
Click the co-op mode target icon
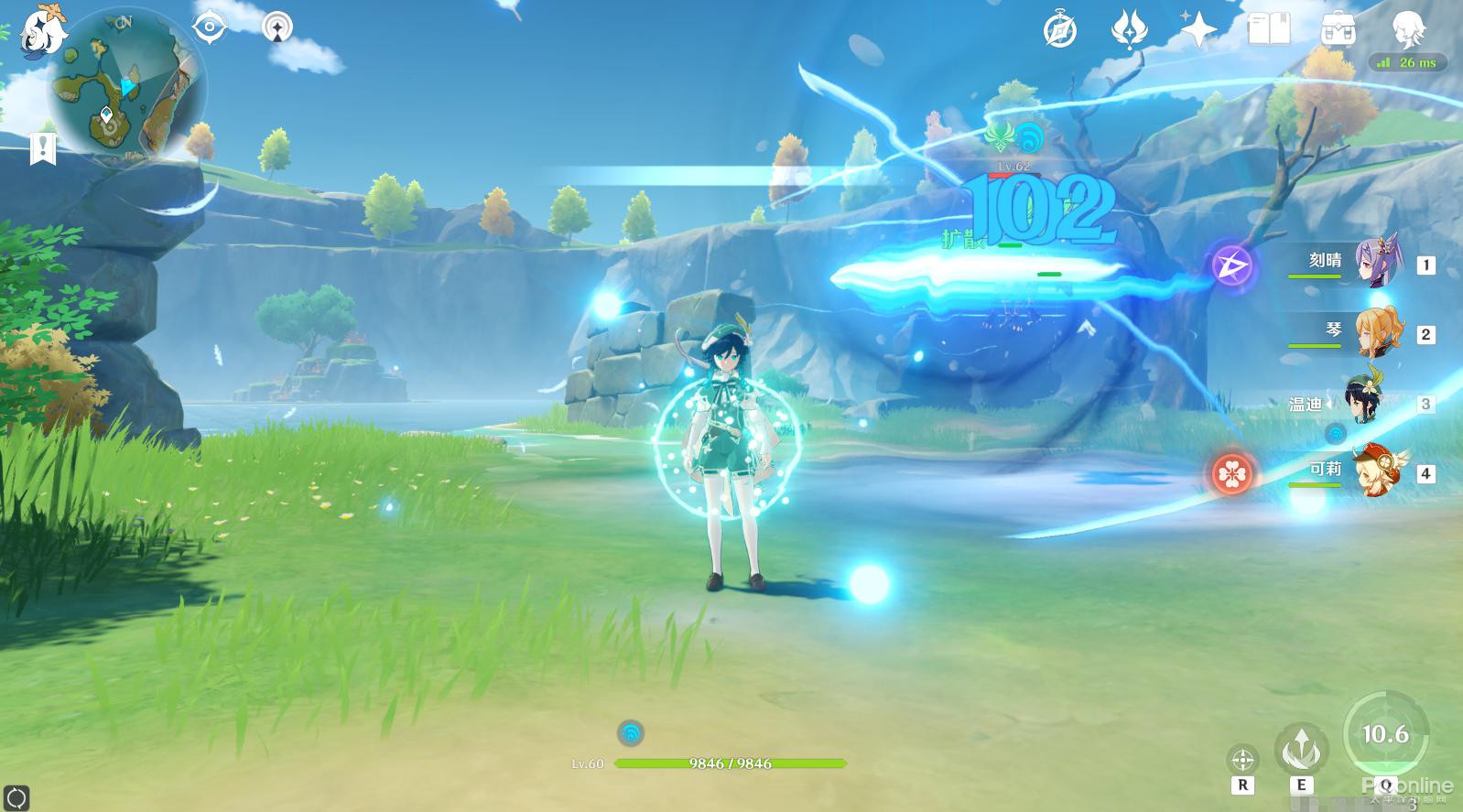point(276,27)
